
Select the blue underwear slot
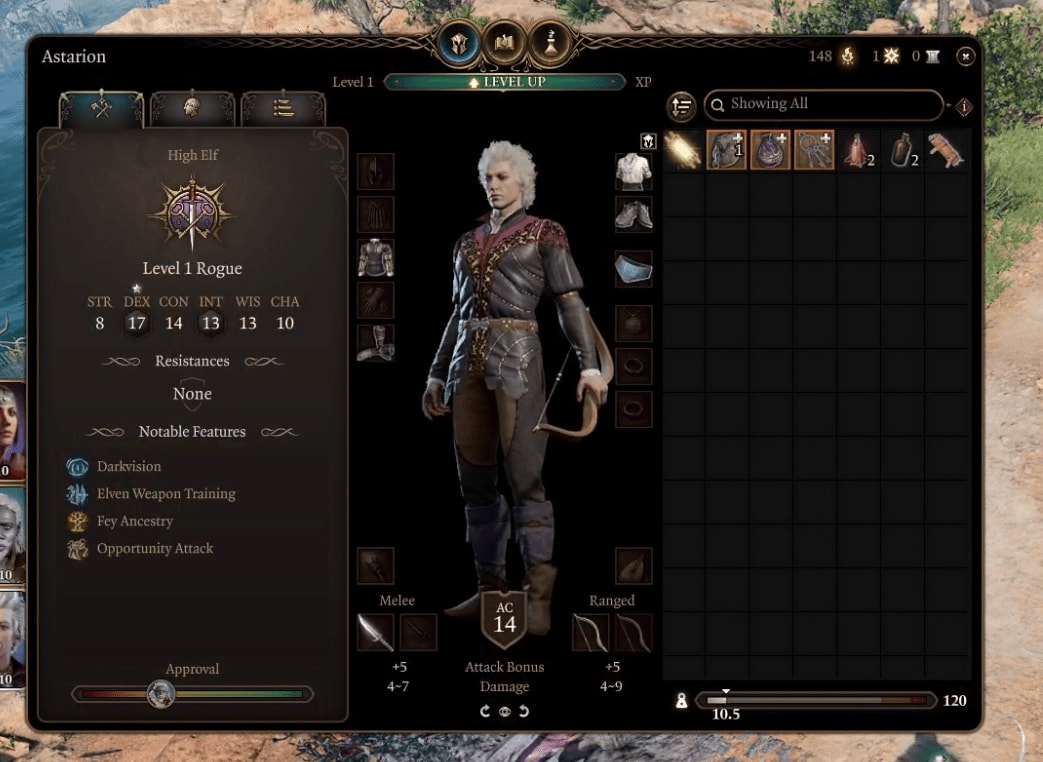(633, 268)
